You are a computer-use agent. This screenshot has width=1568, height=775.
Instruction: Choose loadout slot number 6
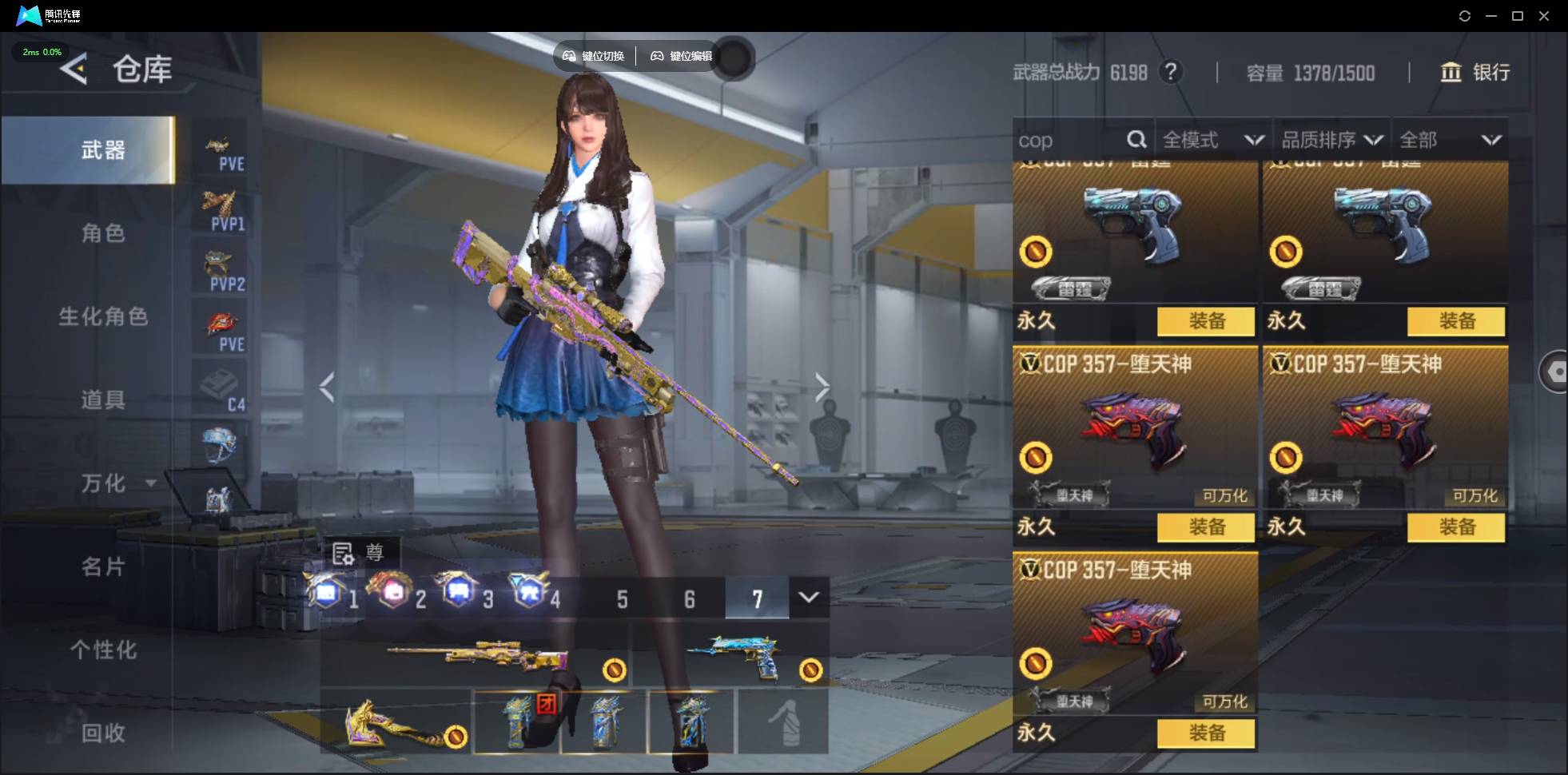[x=689, y=599]
